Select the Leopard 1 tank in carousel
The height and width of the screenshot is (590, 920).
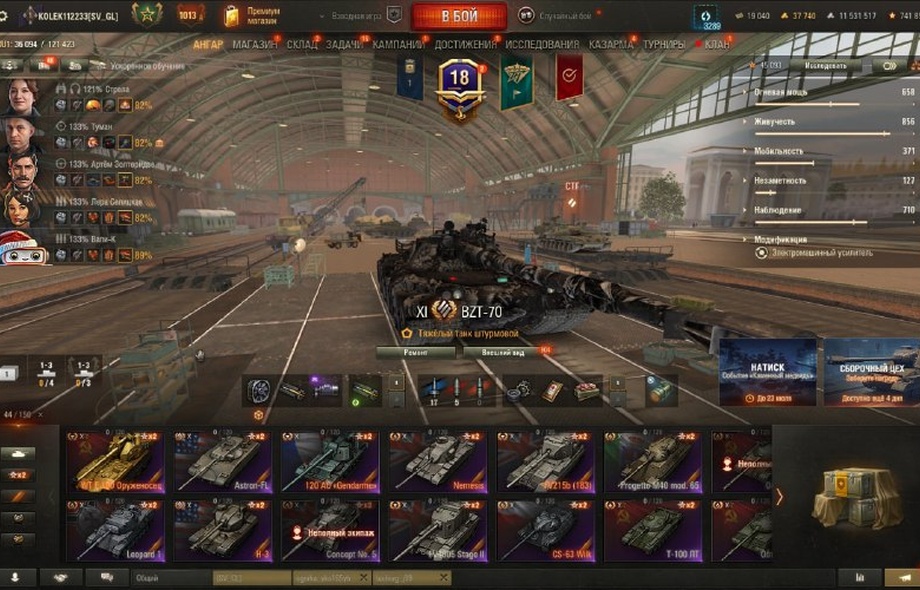tap(115, 530)
